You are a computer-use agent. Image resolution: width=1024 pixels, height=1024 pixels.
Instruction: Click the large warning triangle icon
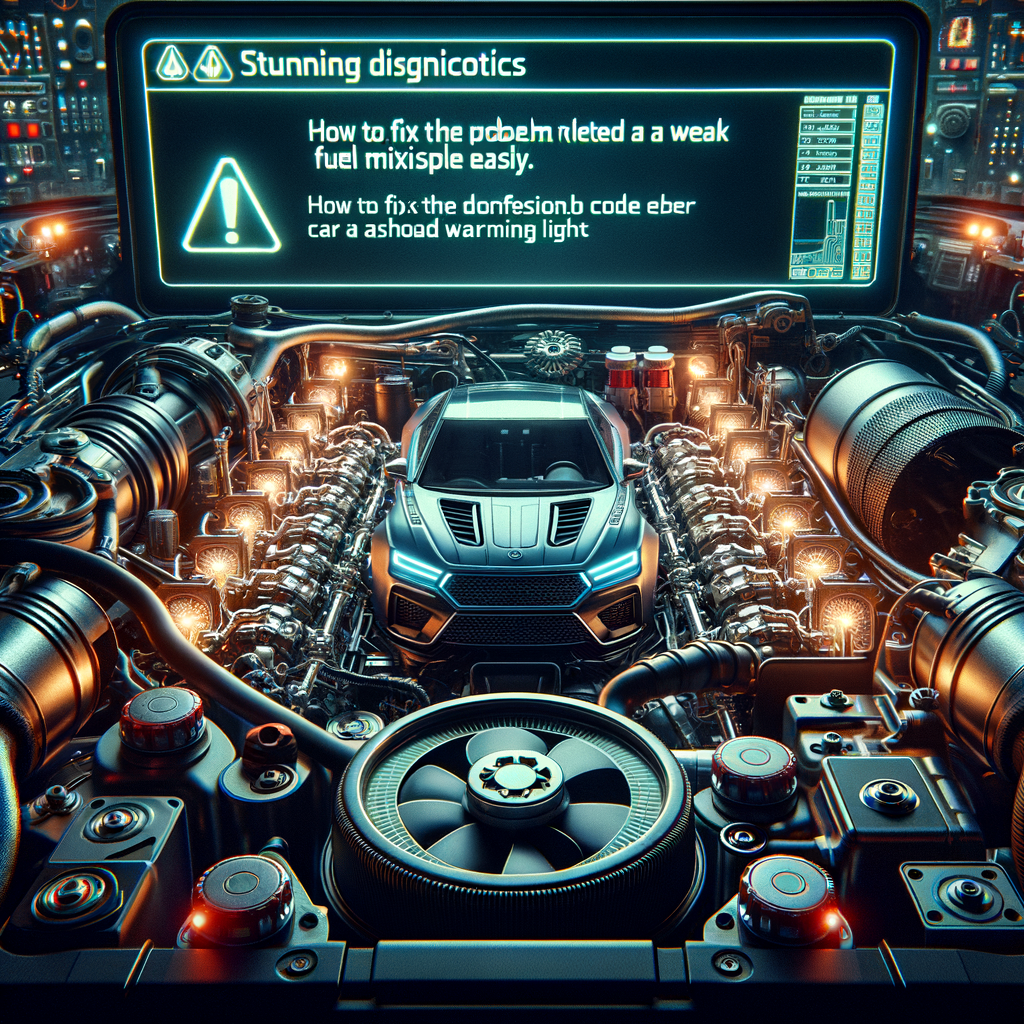click(231, 208)
